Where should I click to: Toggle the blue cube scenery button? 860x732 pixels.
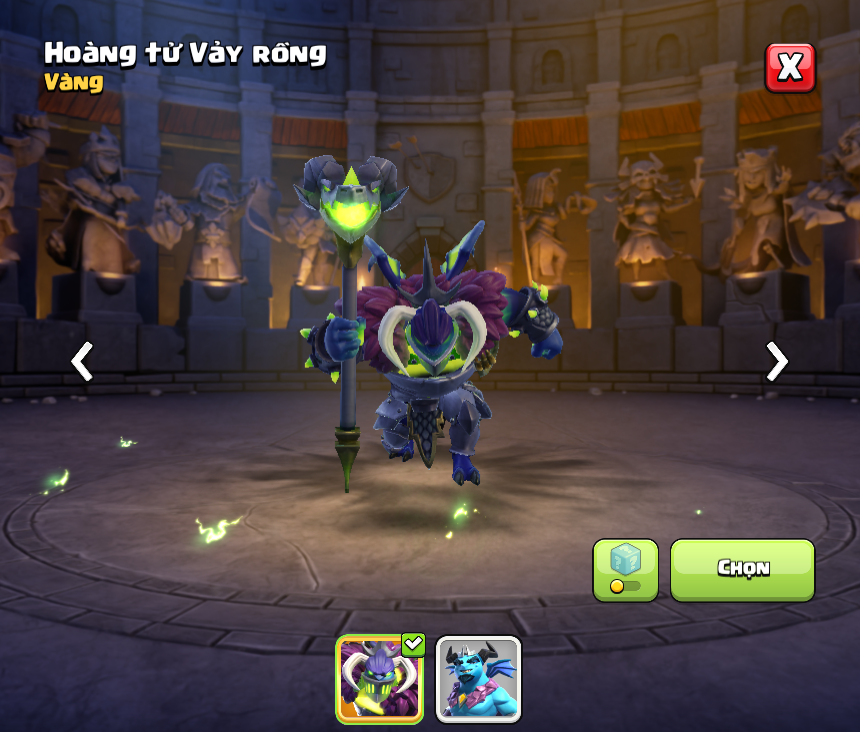pos(625,569)
